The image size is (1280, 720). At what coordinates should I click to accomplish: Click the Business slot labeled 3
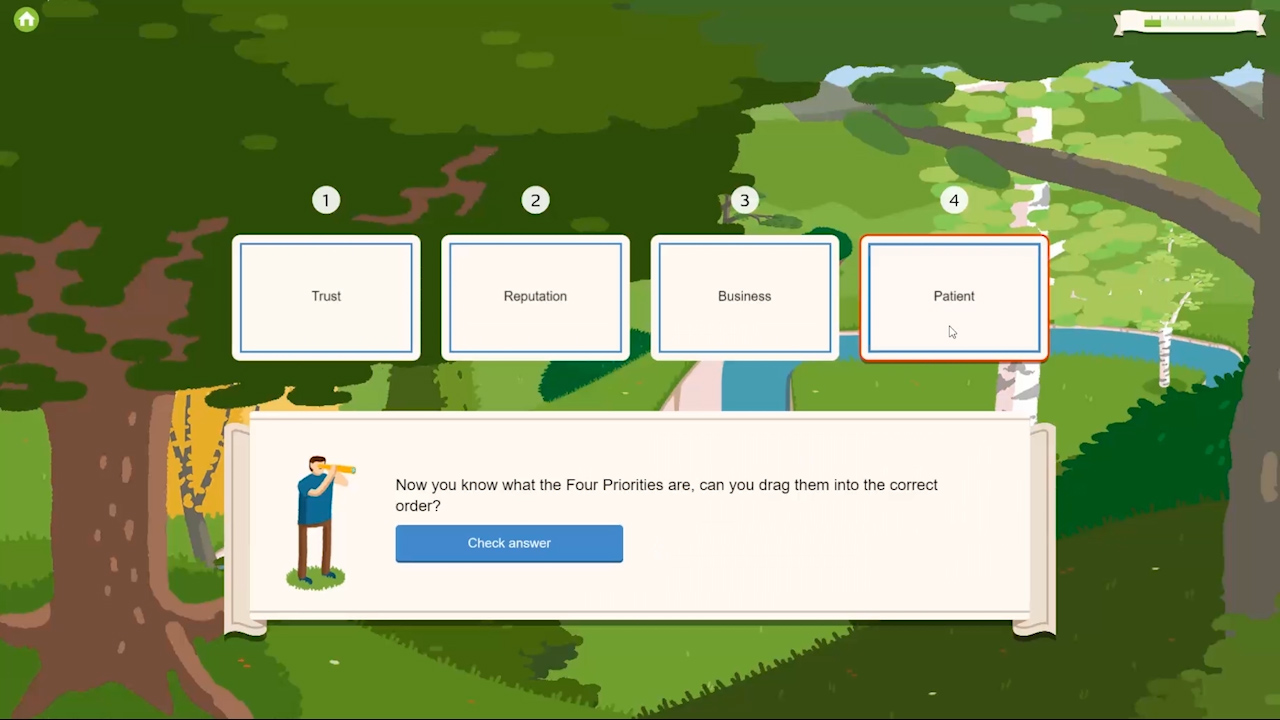[x=744, y=296]
